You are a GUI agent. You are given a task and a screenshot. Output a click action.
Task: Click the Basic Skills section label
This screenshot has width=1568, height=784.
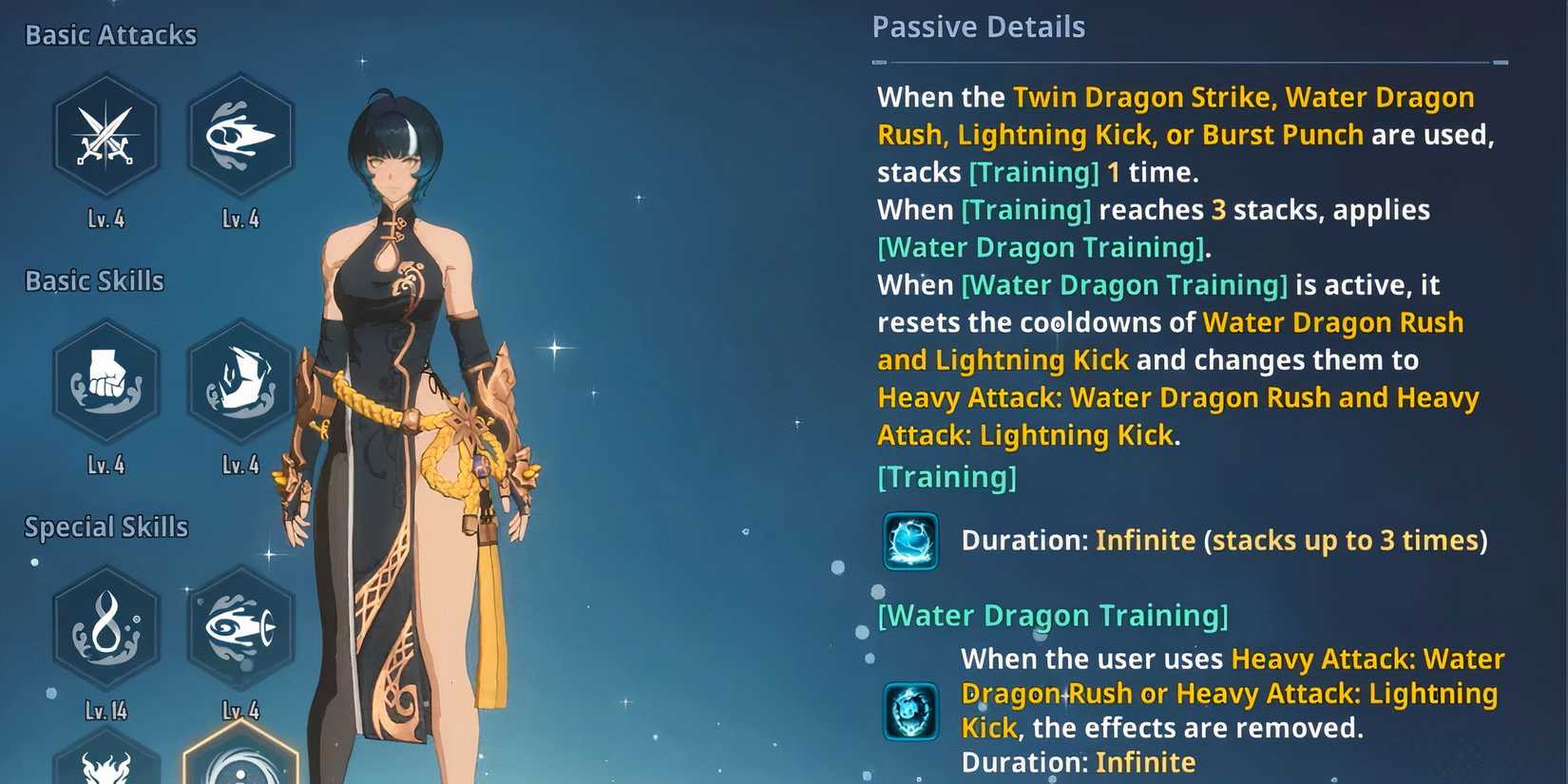tap(94, 280)
